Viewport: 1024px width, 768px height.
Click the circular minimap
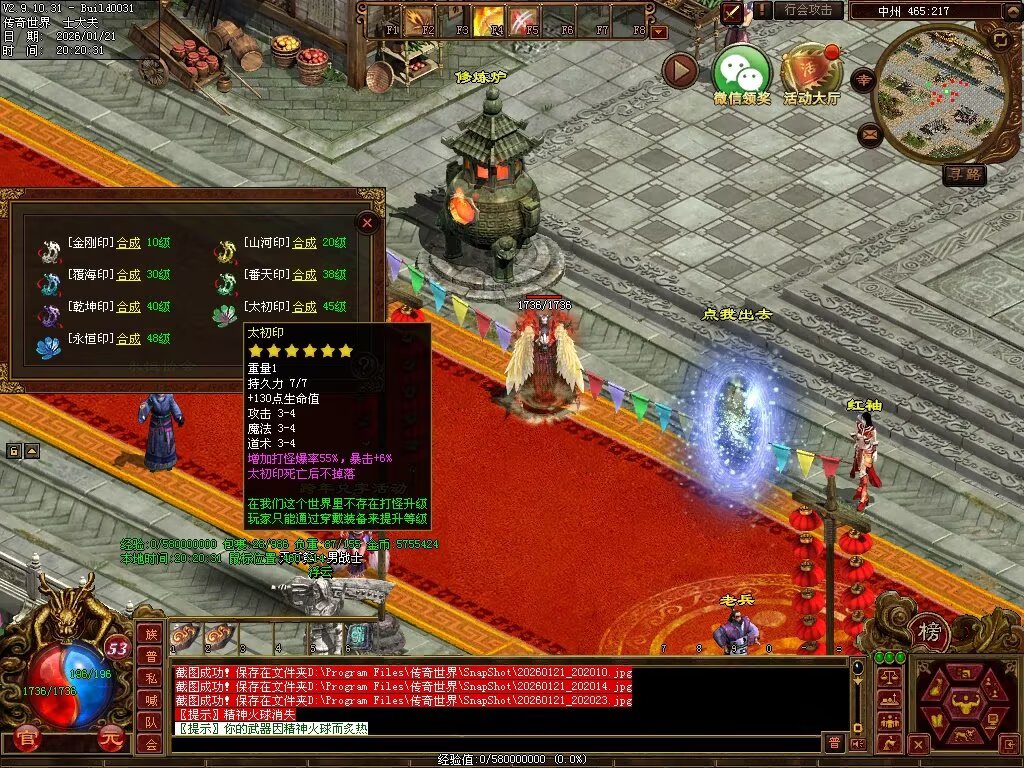927,93
